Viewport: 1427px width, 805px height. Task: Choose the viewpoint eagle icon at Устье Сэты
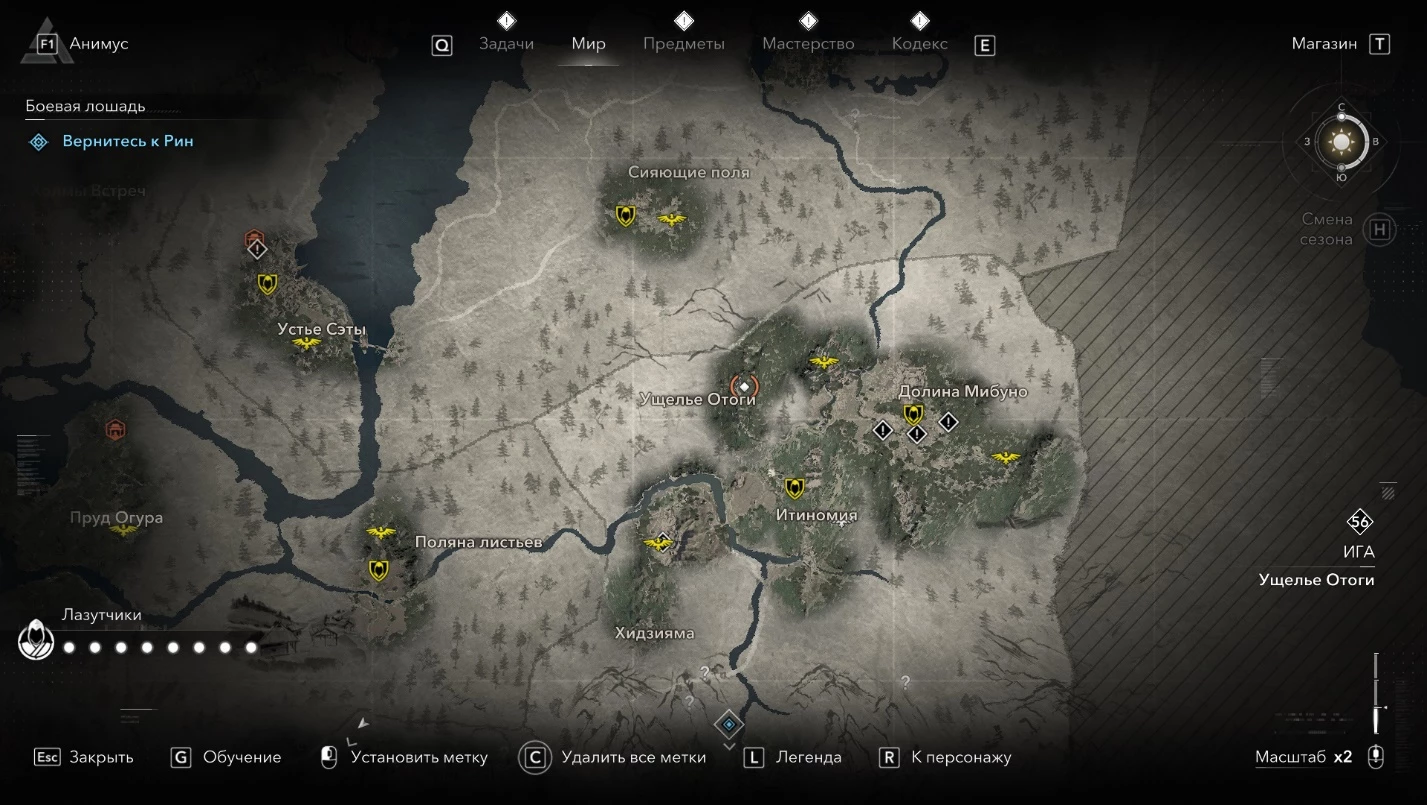click(x=306, y=344)
